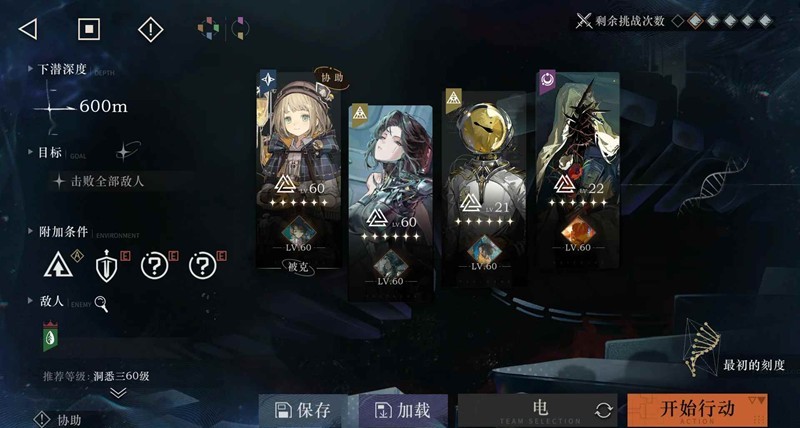Open the colored squares pattern icon
Image resolution: width=800 pixels, height=428 pixels.
point(207,29)
